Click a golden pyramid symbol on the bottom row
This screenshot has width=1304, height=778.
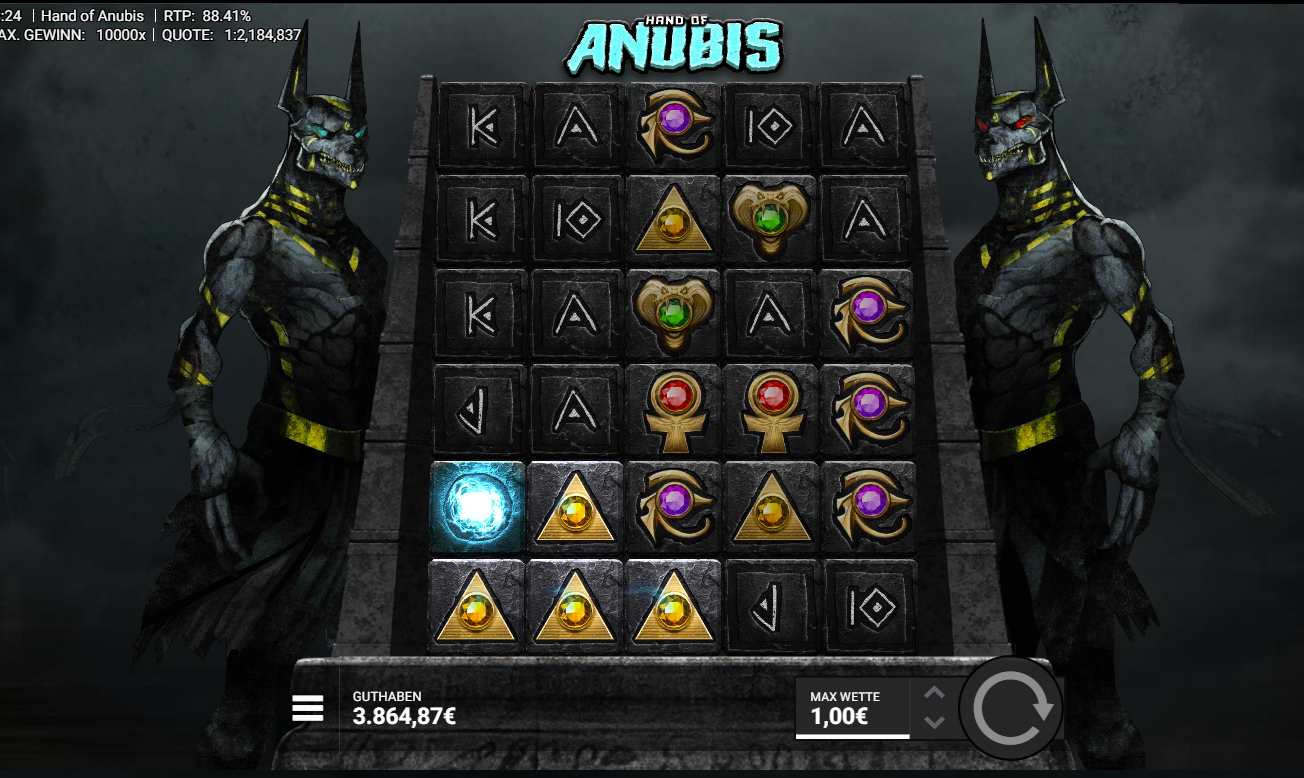[x=573, y=605]
